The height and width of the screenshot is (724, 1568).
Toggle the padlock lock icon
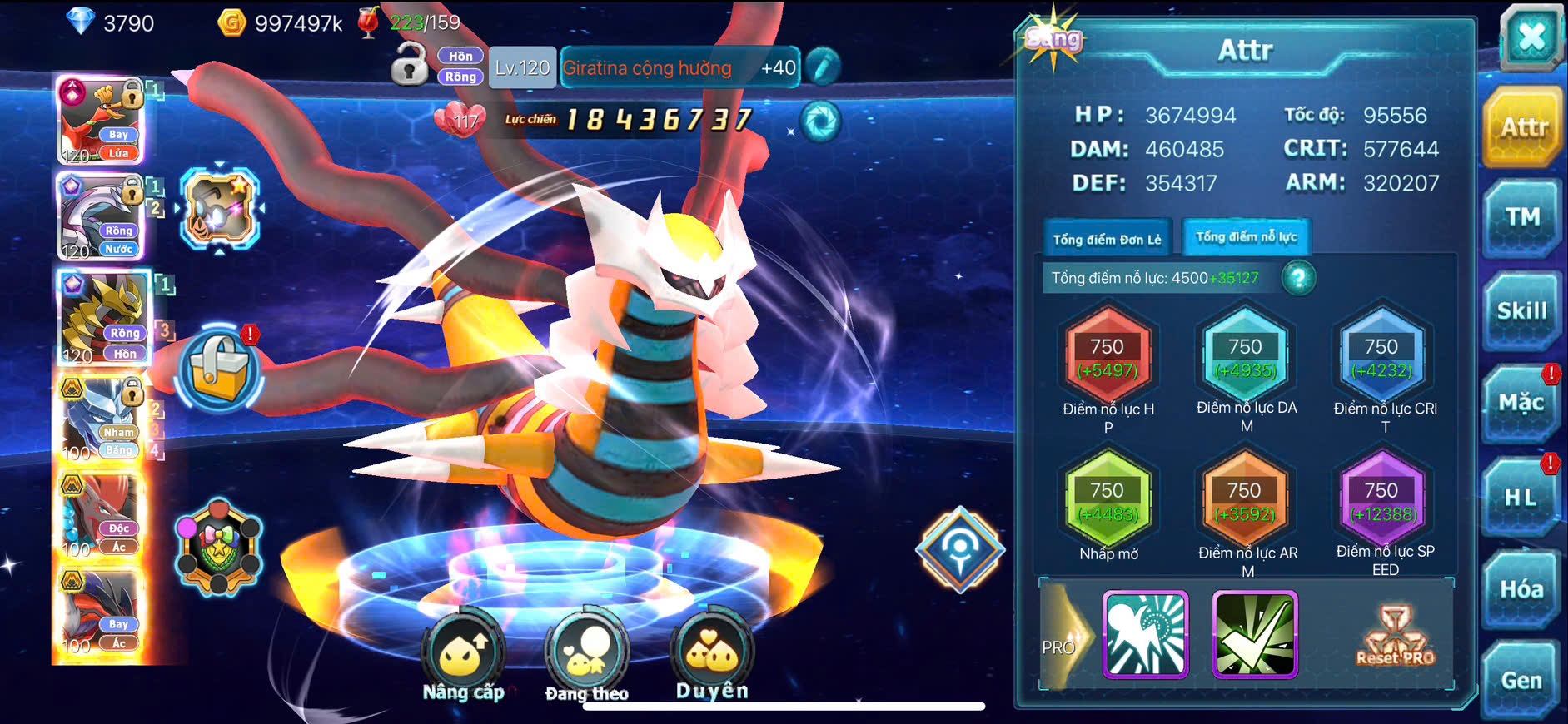[409, 65]
